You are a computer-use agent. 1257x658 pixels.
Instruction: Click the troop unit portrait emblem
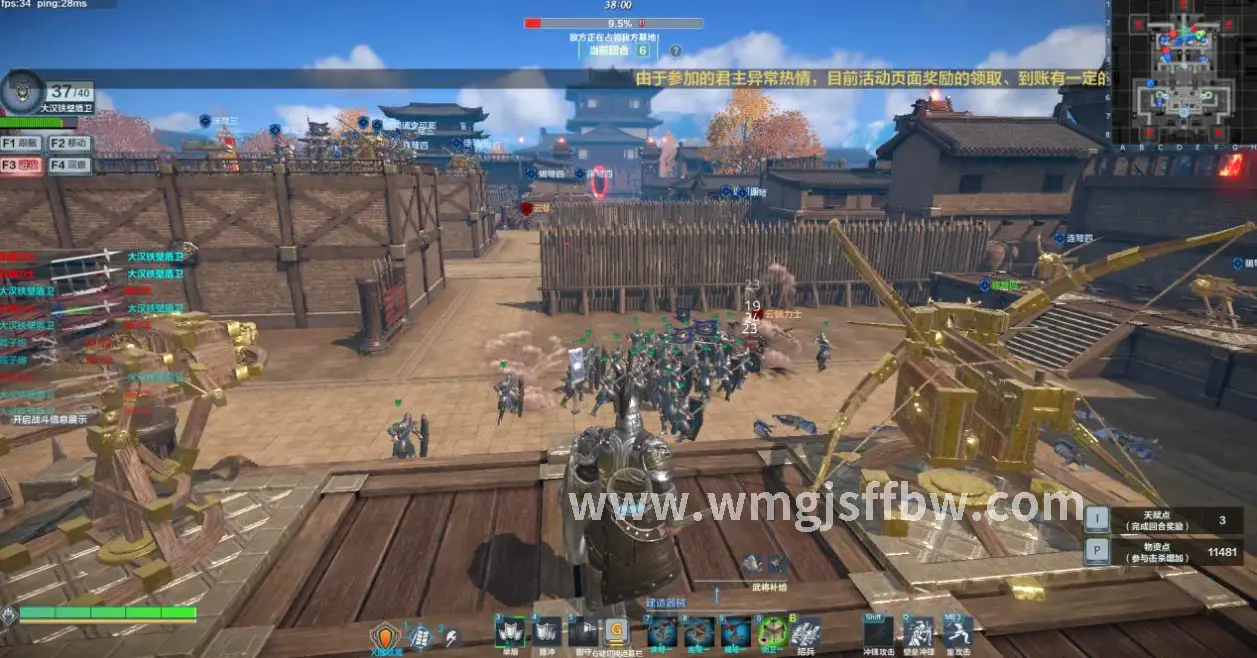pyautogui.click(x=22, y=92)
